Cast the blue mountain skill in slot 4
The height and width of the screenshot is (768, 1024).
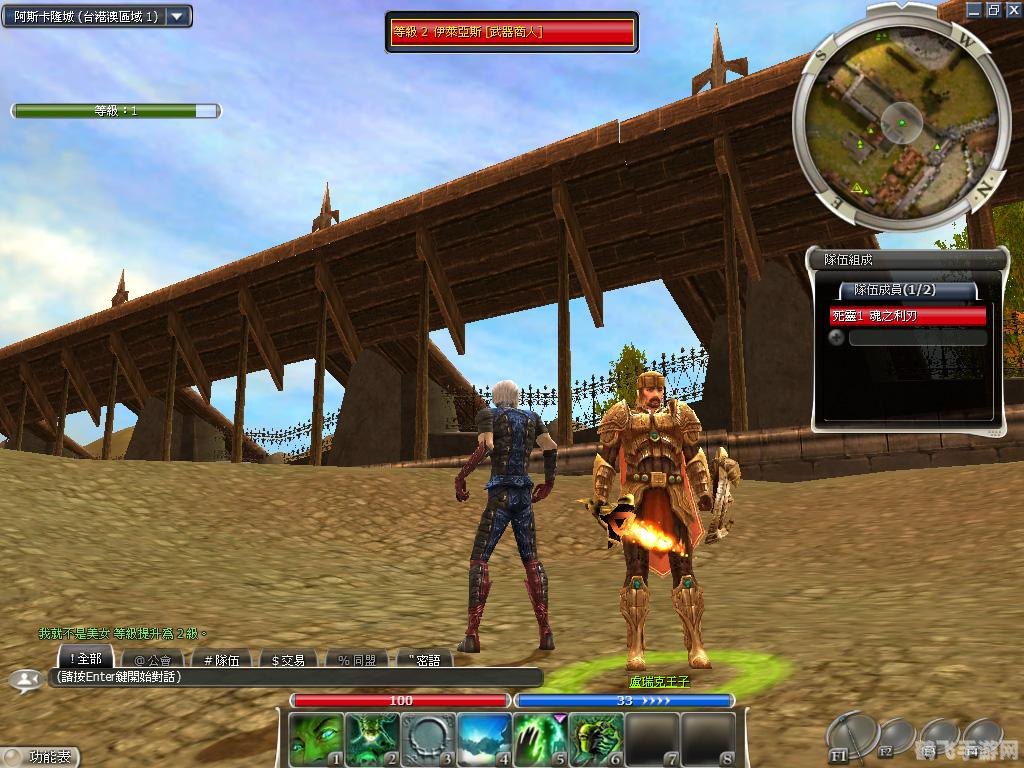pyautogui.click(x=484, y=739)
